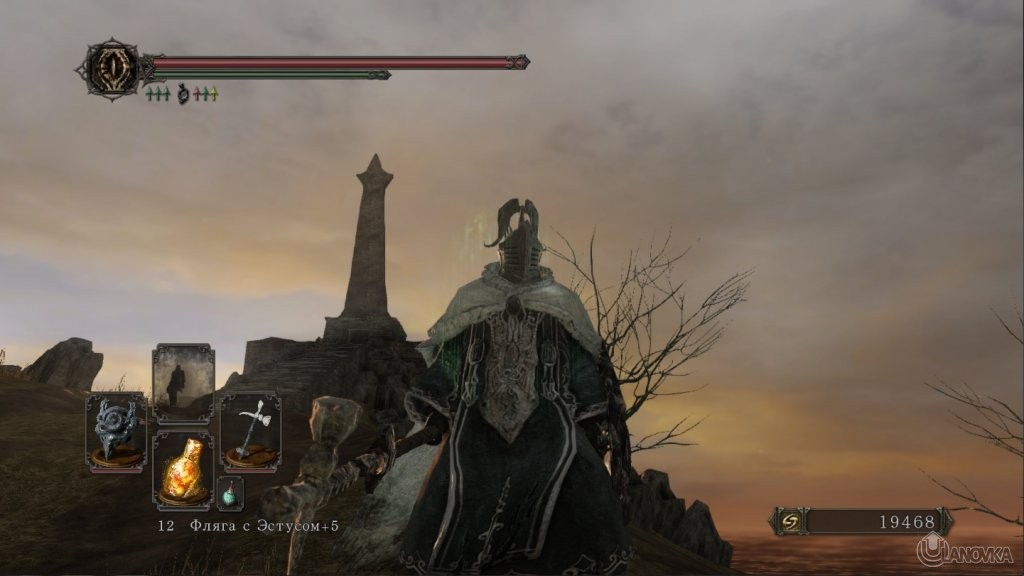Viewport: 1024px width, 576px height.
Task: Select the Estus Flask item slot
Action: 183,470
